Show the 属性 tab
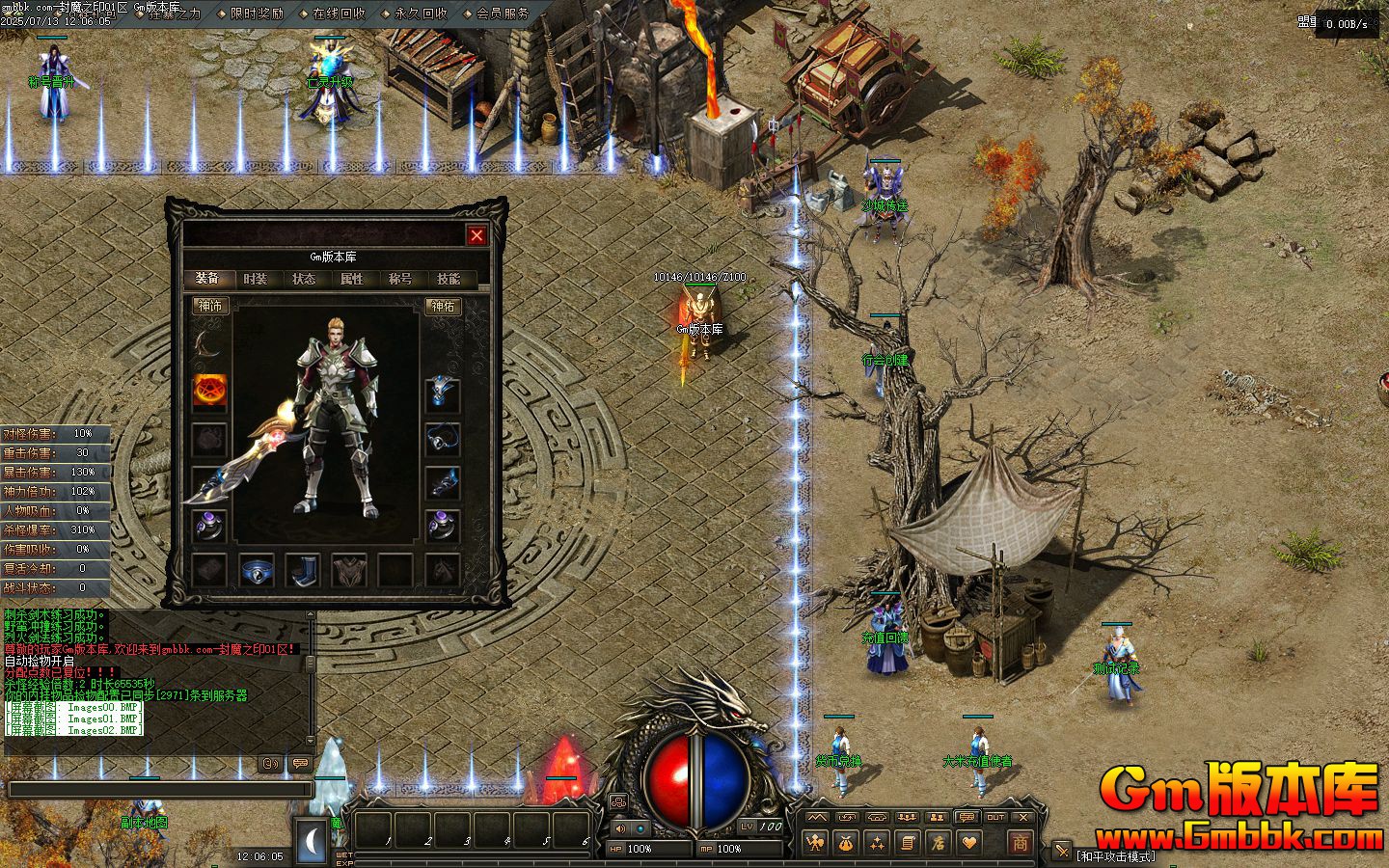 click(352, 279)
